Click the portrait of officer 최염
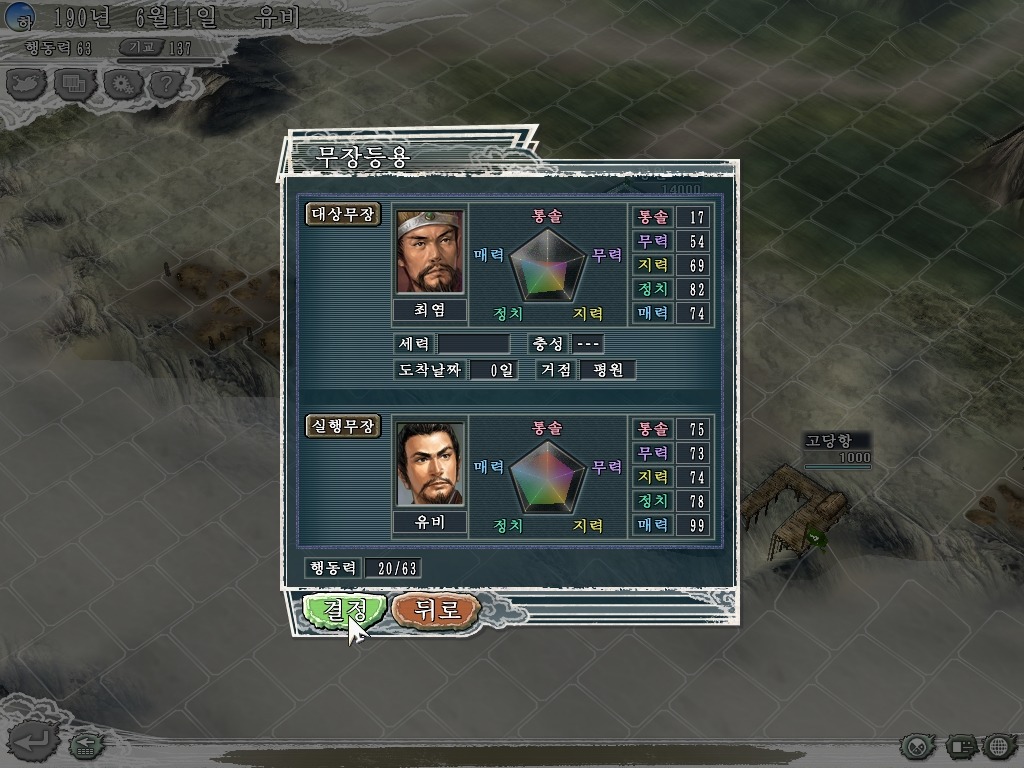The width and height of the screenshot is (1024, 768). [x=430, y=251]
